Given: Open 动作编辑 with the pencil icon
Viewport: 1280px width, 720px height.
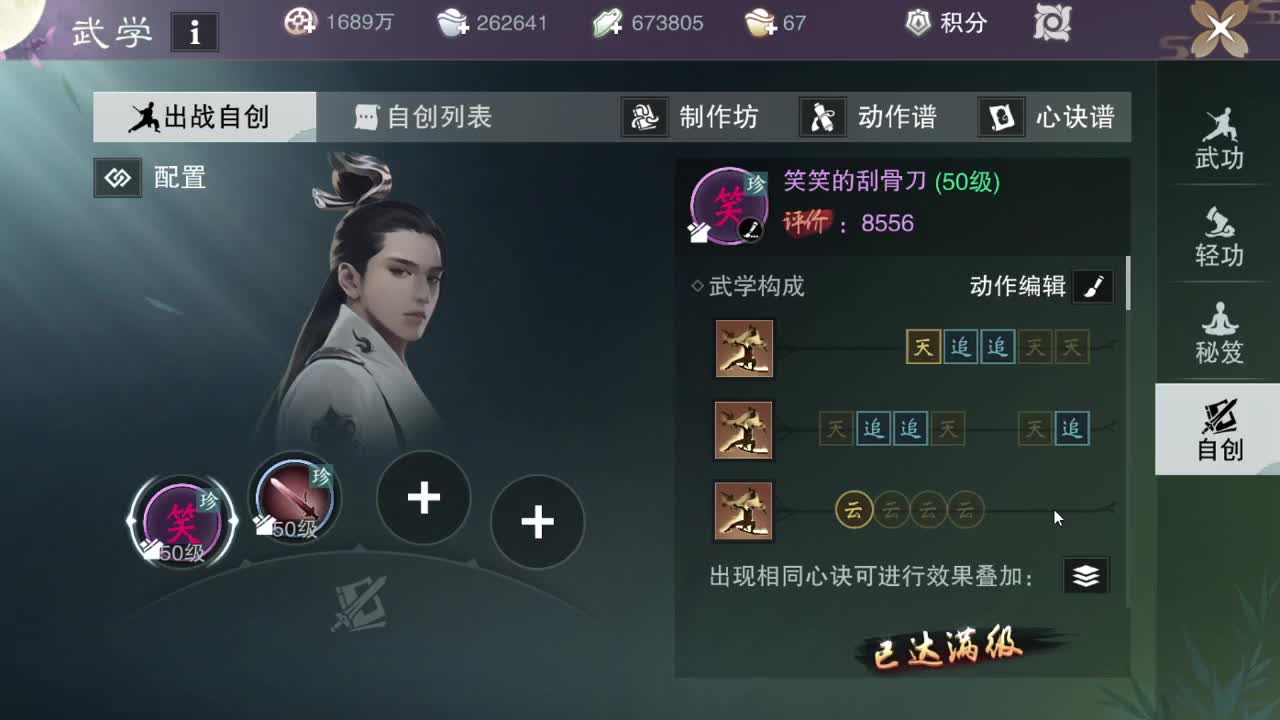Looking at the screenshot, I should click(1091, 286).
